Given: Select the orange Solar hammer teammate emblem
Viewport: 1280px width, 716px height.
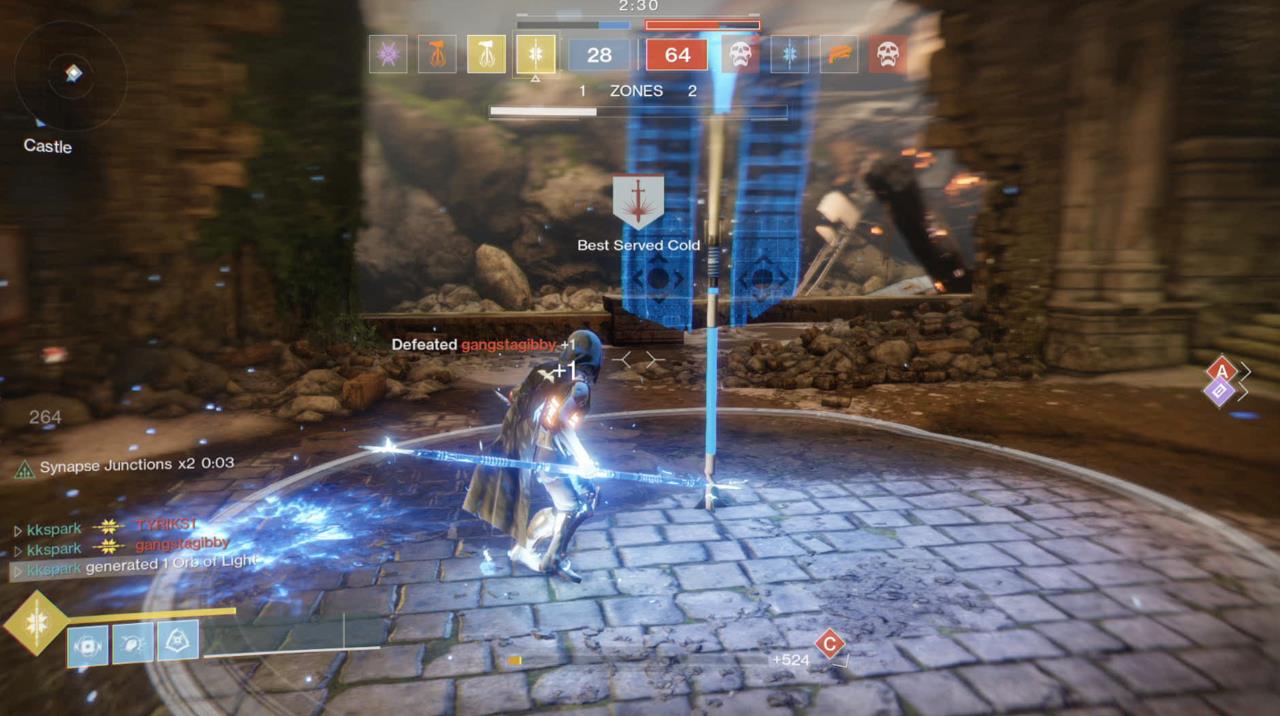Looking at the screenshot, I should coord(437,54).
